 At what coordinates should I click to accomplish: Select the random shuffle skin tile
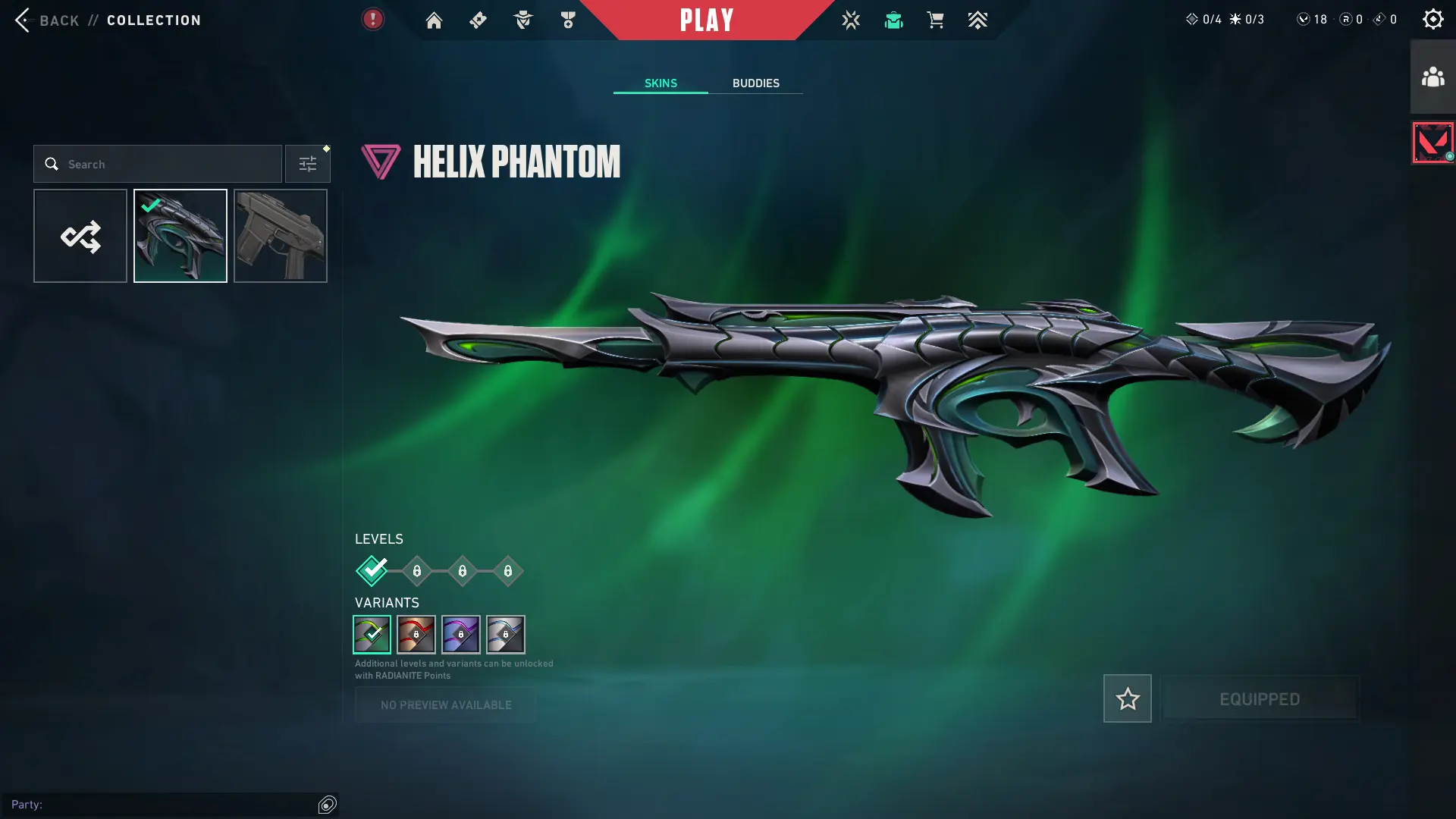pos(80,236)
